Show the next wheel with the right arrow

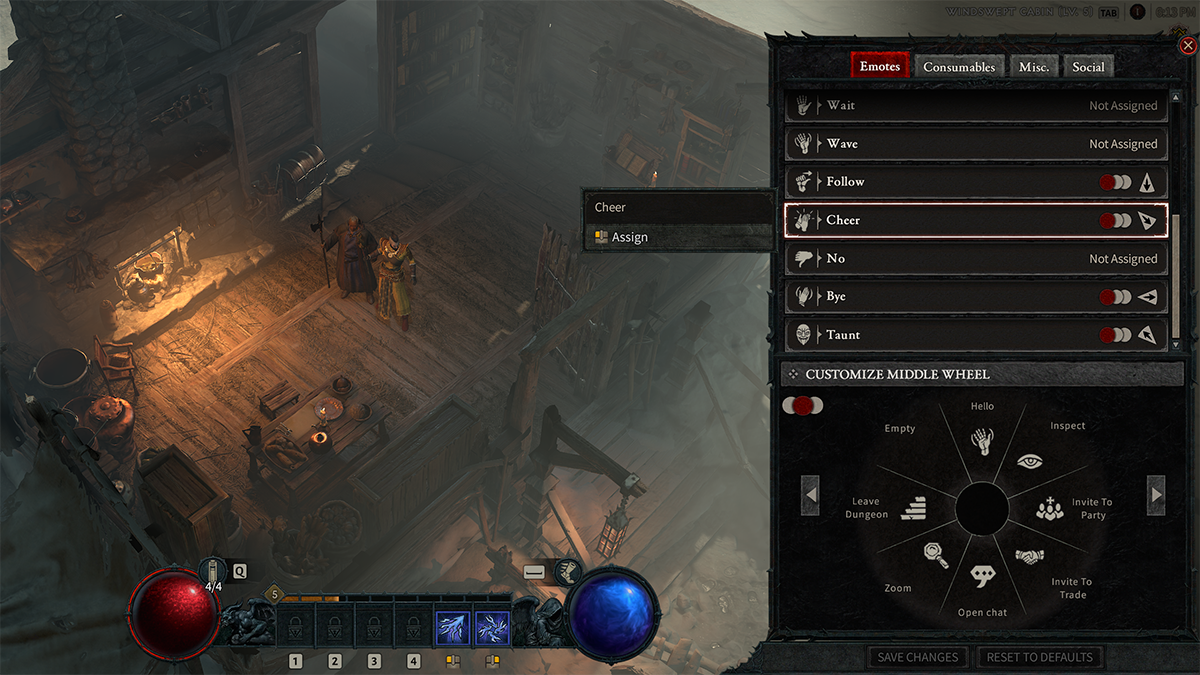(1156, 494)
